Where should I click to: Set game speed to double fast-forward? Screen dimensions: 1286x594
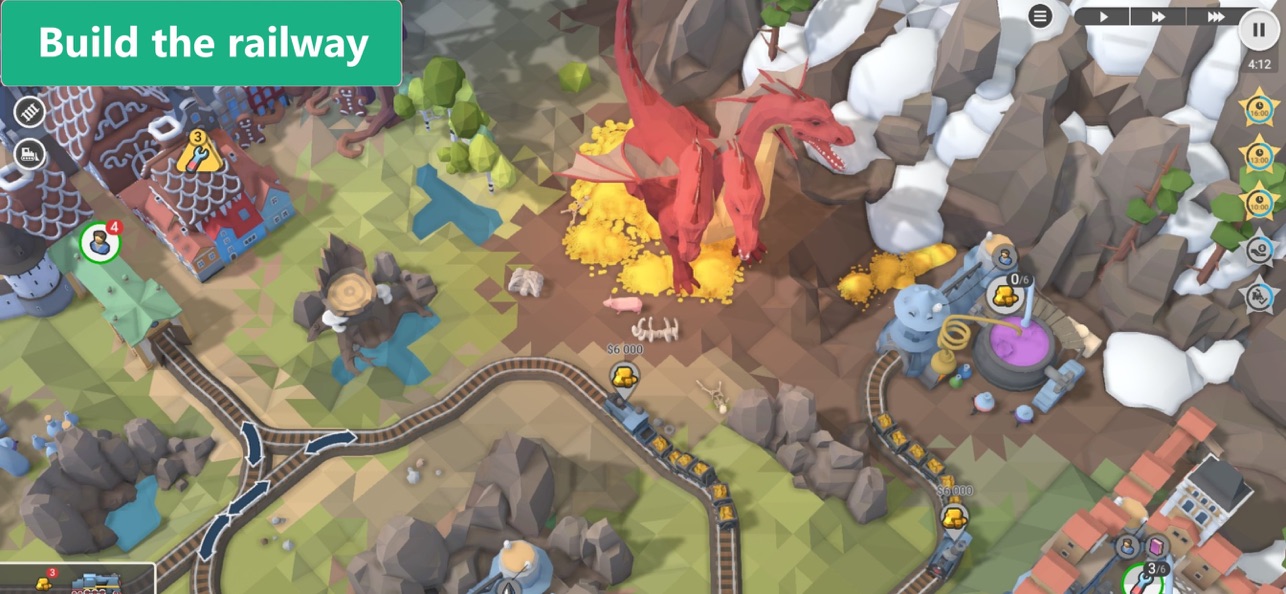pos(1158,16)
